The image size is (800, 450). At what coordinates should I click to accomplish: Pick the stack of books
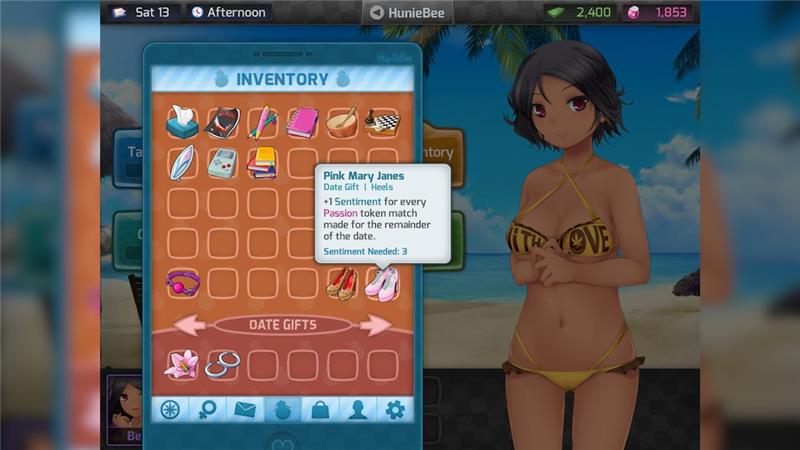(x=262, y=163)
